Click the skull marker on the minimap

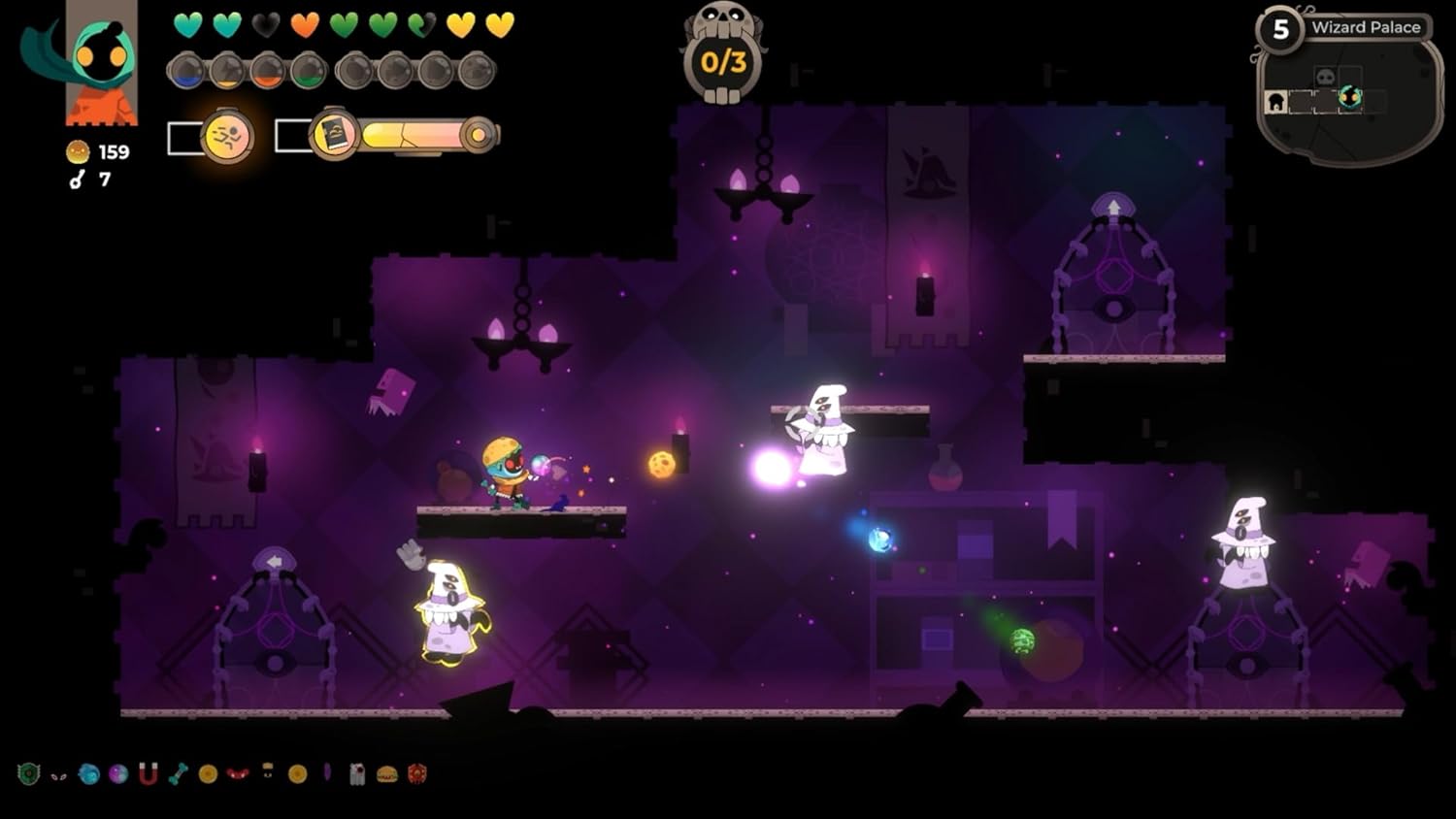tap(1325, 76)
